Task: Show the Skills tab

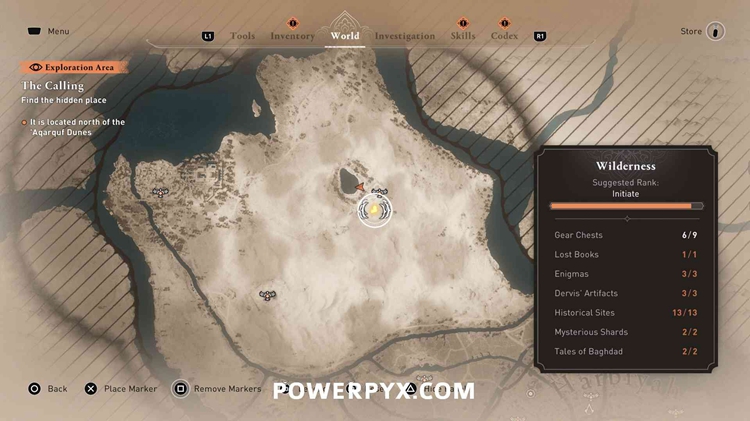Action: tap(463, 36)
